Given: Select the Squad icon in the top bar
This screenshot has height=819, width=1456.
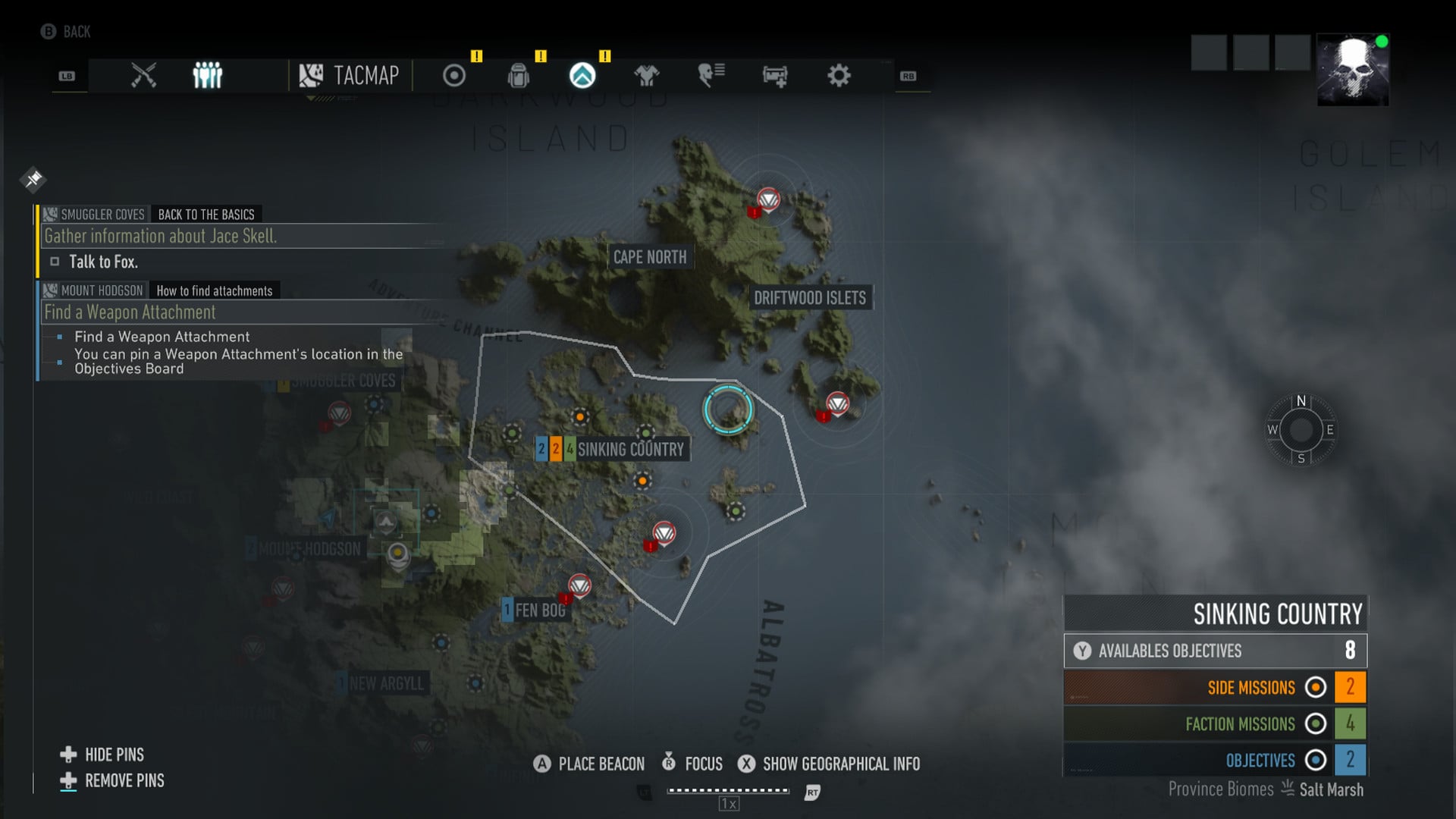Looking at the screenshot, I should pyautogui.click(x=207, y=74).
